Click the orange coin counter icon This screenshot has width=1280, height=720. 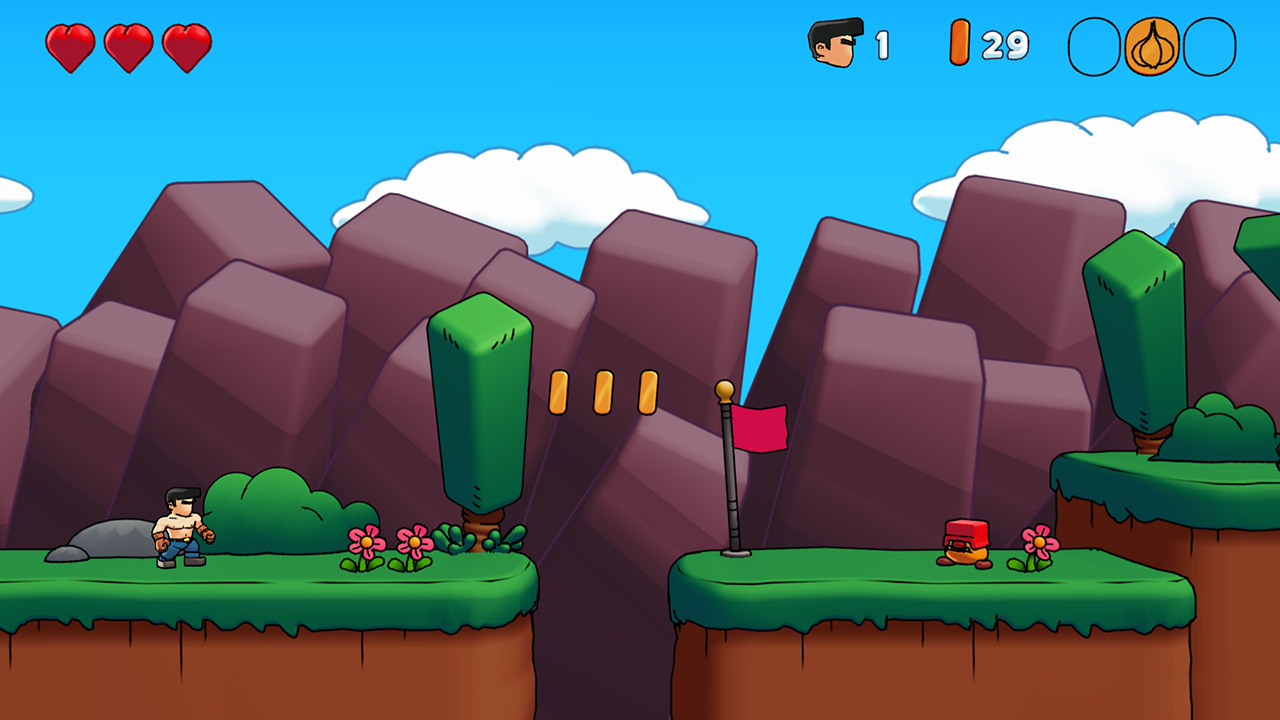[x=959, y=42]
